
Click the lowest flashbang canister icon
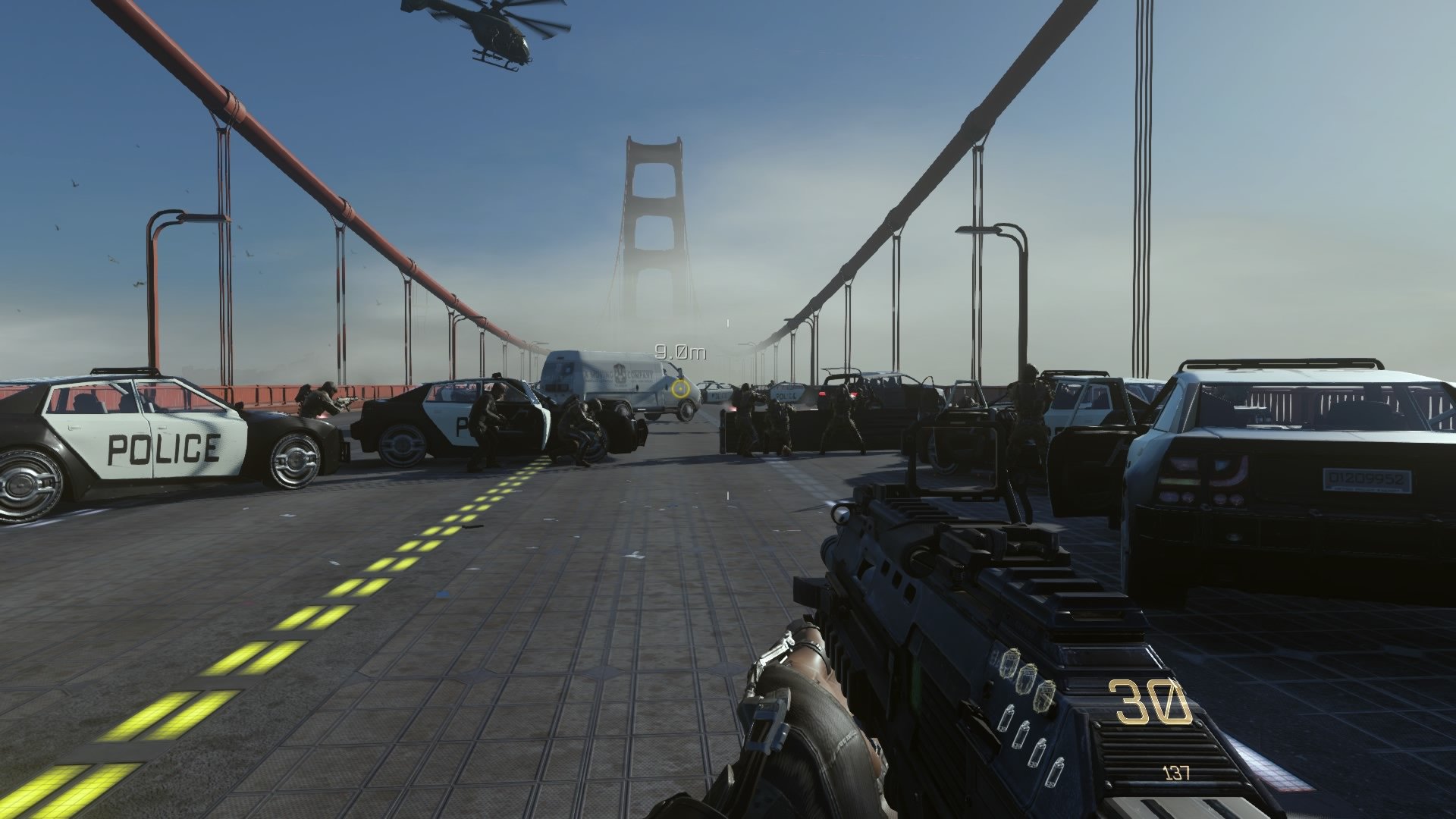pos(1055,772)
